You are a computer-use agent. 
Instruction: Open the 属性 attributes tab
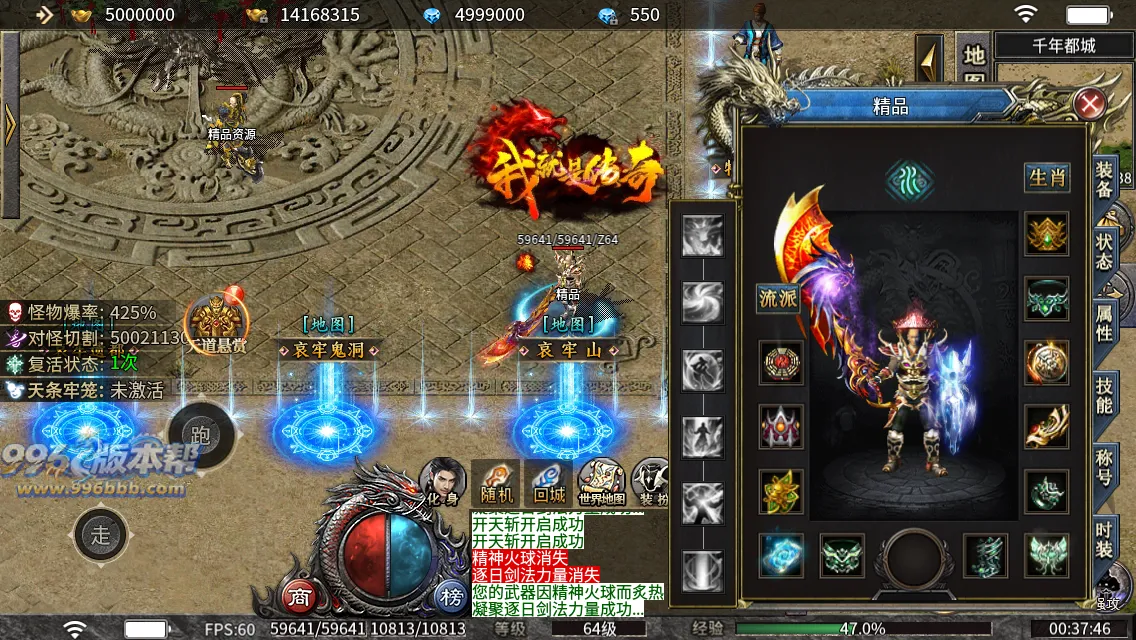[x=1104, y=323]
